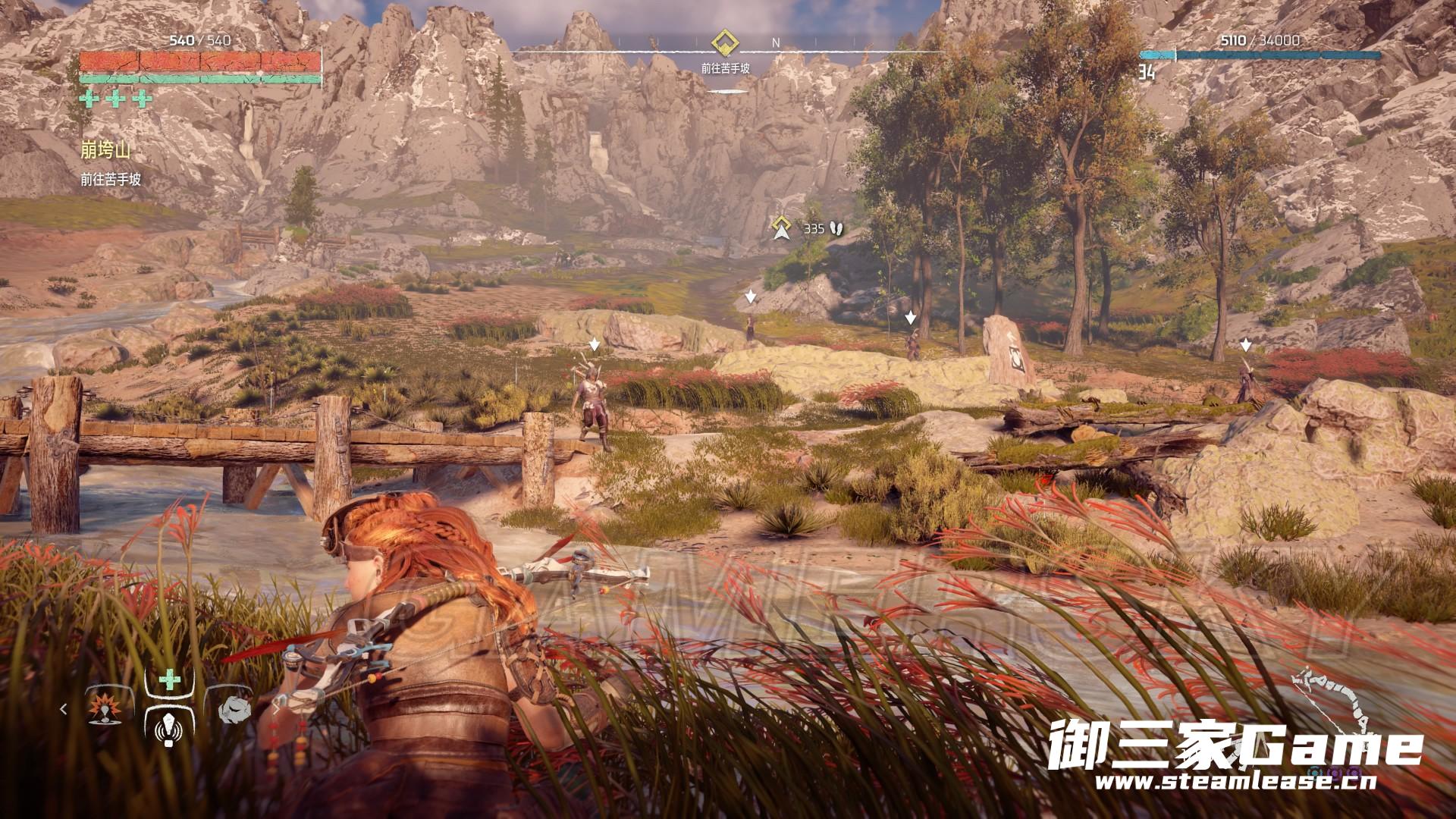The image size is (1456, 819).
Task: Cycle tools with the left chevron arrow
Action: tap(64, 710)
